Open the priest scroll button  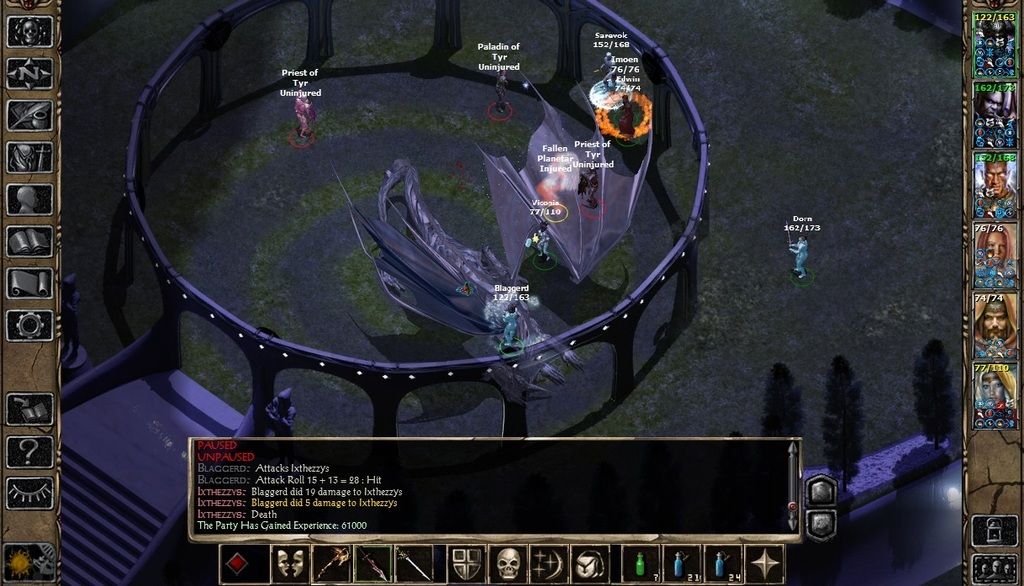click(x=29, y=283)
